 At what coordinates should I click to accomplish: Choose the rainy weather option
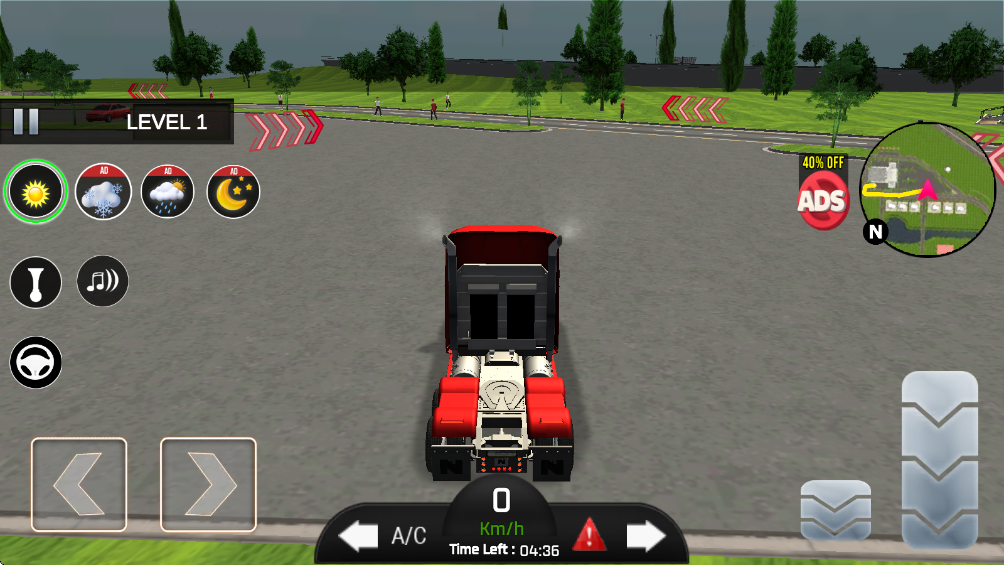[x=167, y=191]
